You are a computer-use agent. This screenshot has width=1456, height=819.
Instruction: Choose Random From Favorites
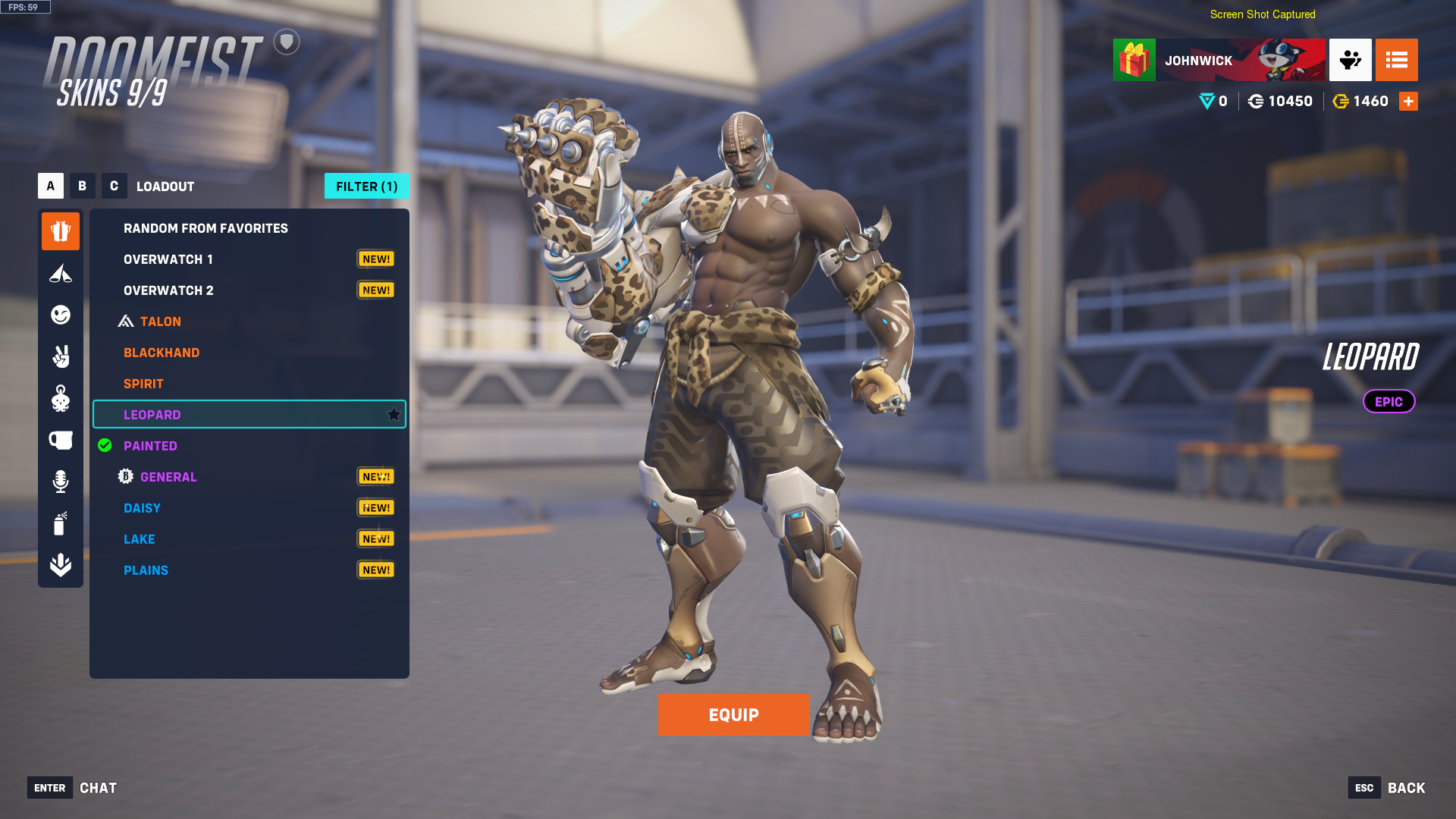(x=206, y=228)
